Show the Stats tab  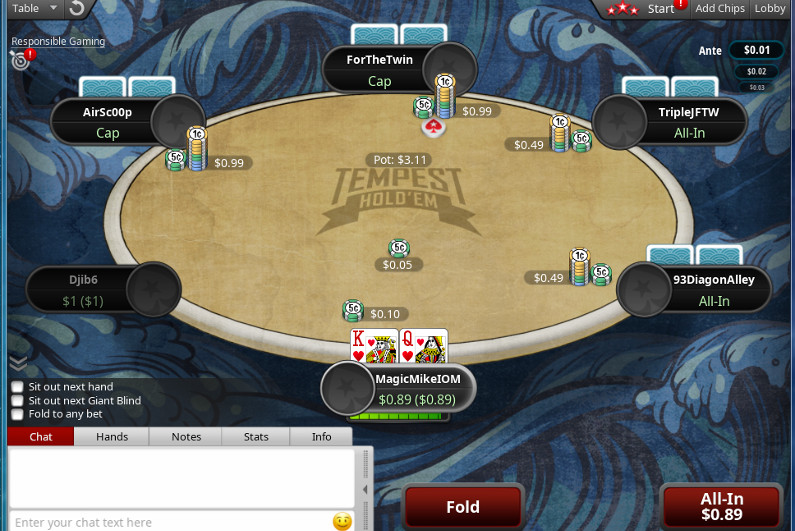256,436
